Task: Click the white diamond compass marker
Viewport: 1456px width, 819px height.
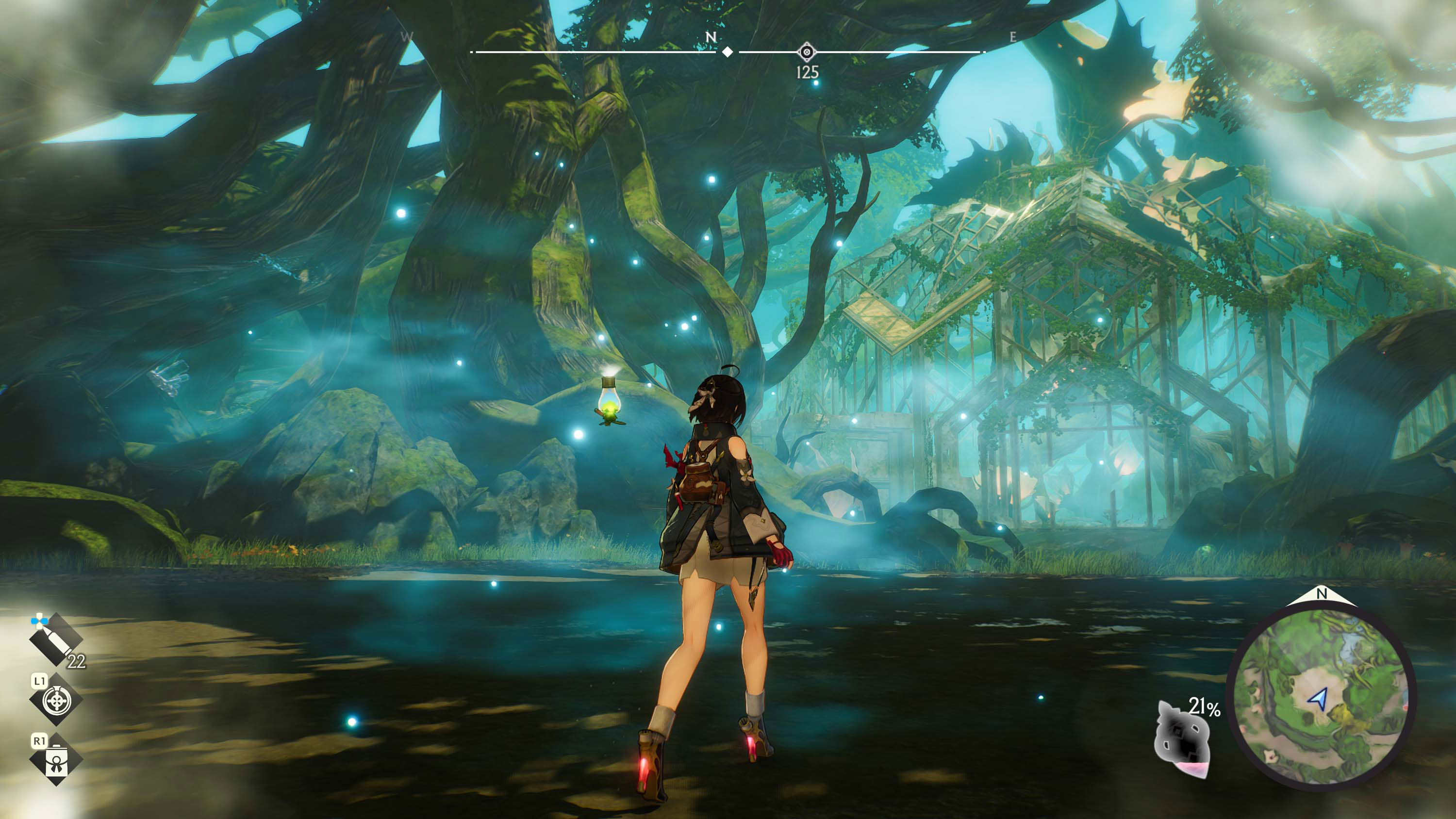Action: 728,52
